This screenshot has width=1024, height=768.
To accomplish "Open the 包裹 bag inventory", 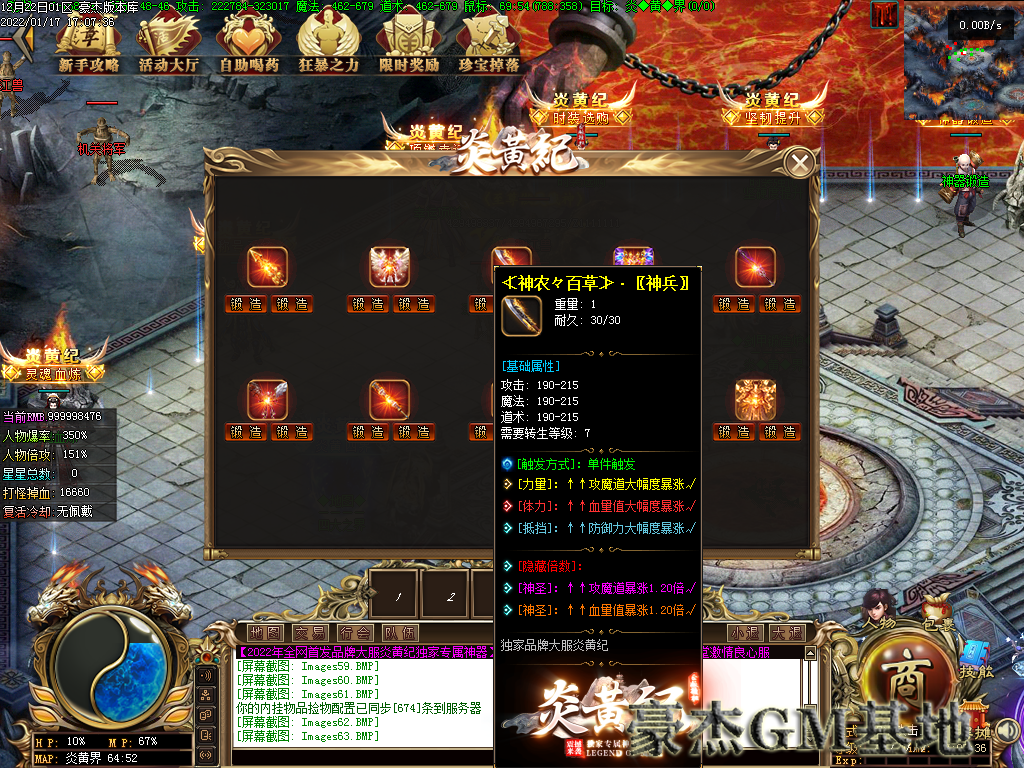I will click(x=938, y=608).
